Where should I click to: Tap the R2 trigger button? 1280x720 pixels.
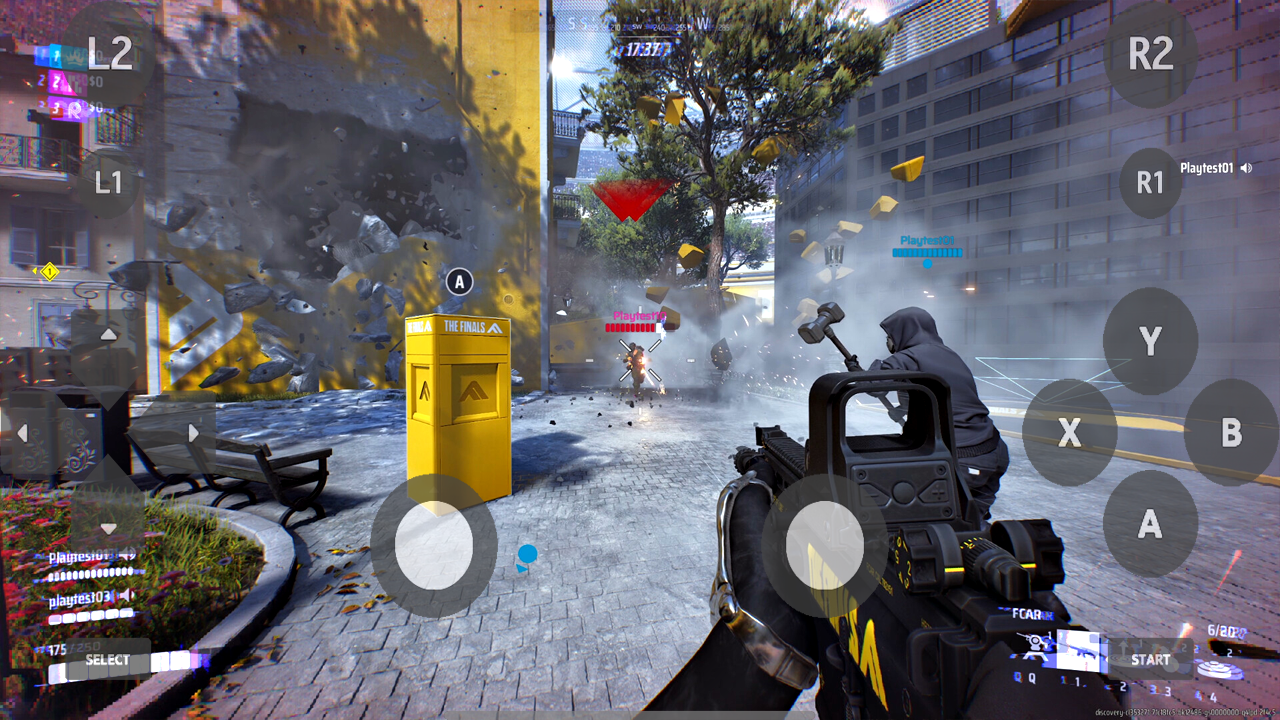coord(1150,53)
